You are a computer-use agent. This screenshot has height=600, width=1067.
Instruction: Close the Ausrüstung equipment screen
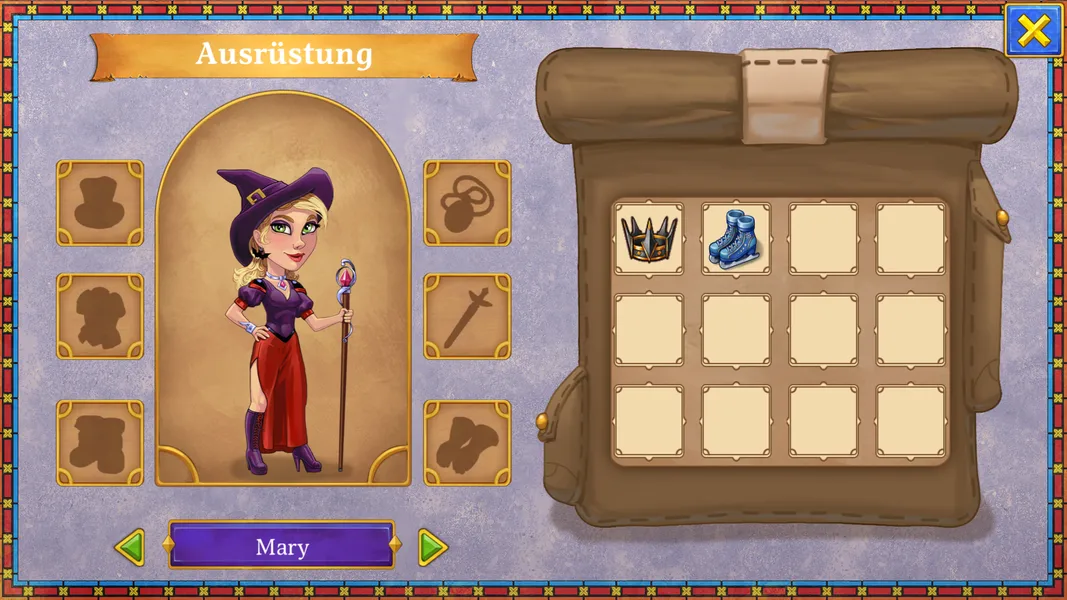coord(1033,31)
